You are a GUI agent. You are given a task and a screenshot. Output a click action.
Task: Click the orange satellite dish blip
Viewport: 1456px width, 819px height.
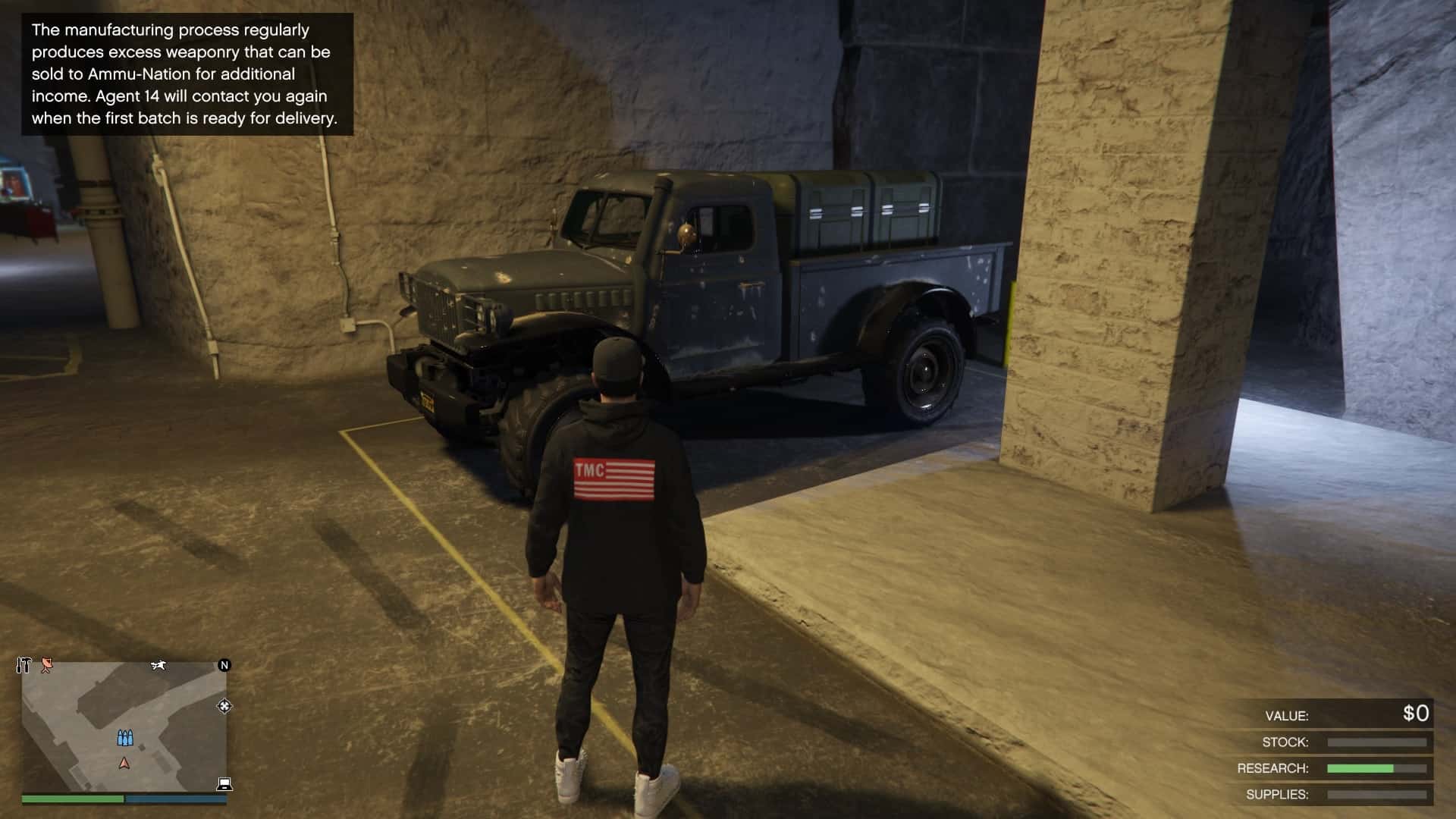coord(46,665)
